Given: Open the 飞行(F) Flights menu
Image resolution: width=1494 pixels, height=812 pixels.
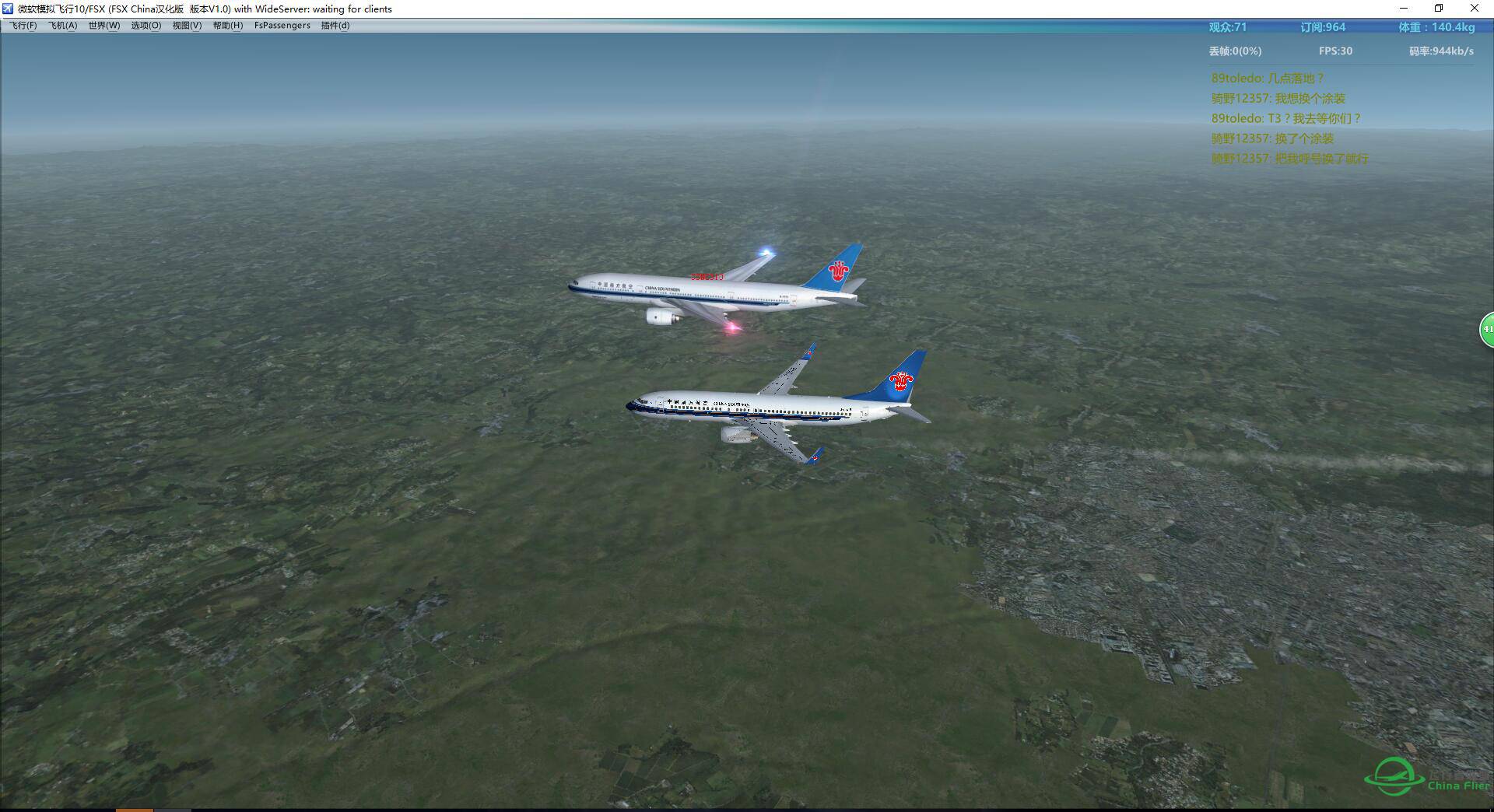Looking at the screenshot, I should point(23,26).
